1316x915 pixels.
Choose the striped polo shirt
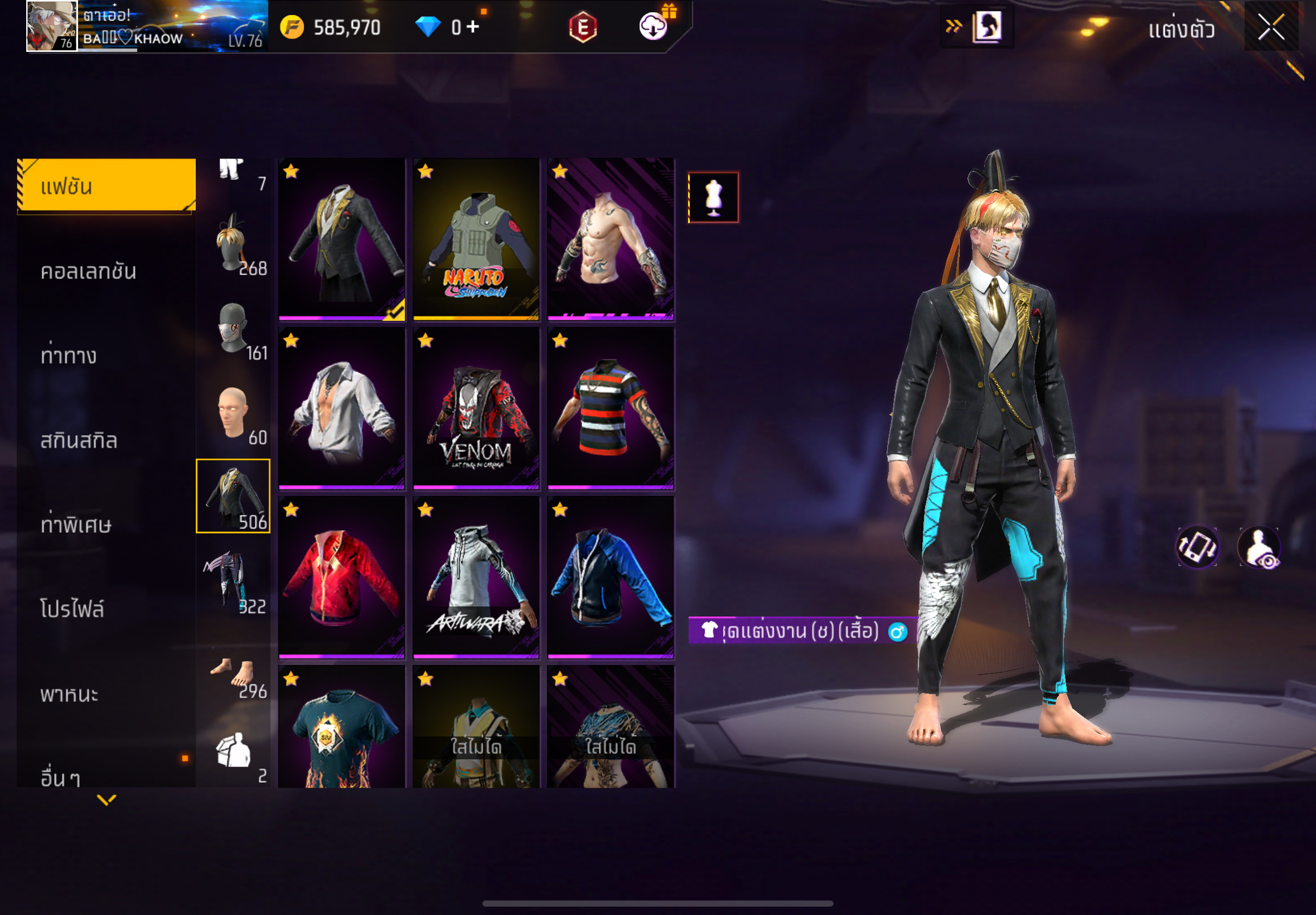click(x=610, y=408)
